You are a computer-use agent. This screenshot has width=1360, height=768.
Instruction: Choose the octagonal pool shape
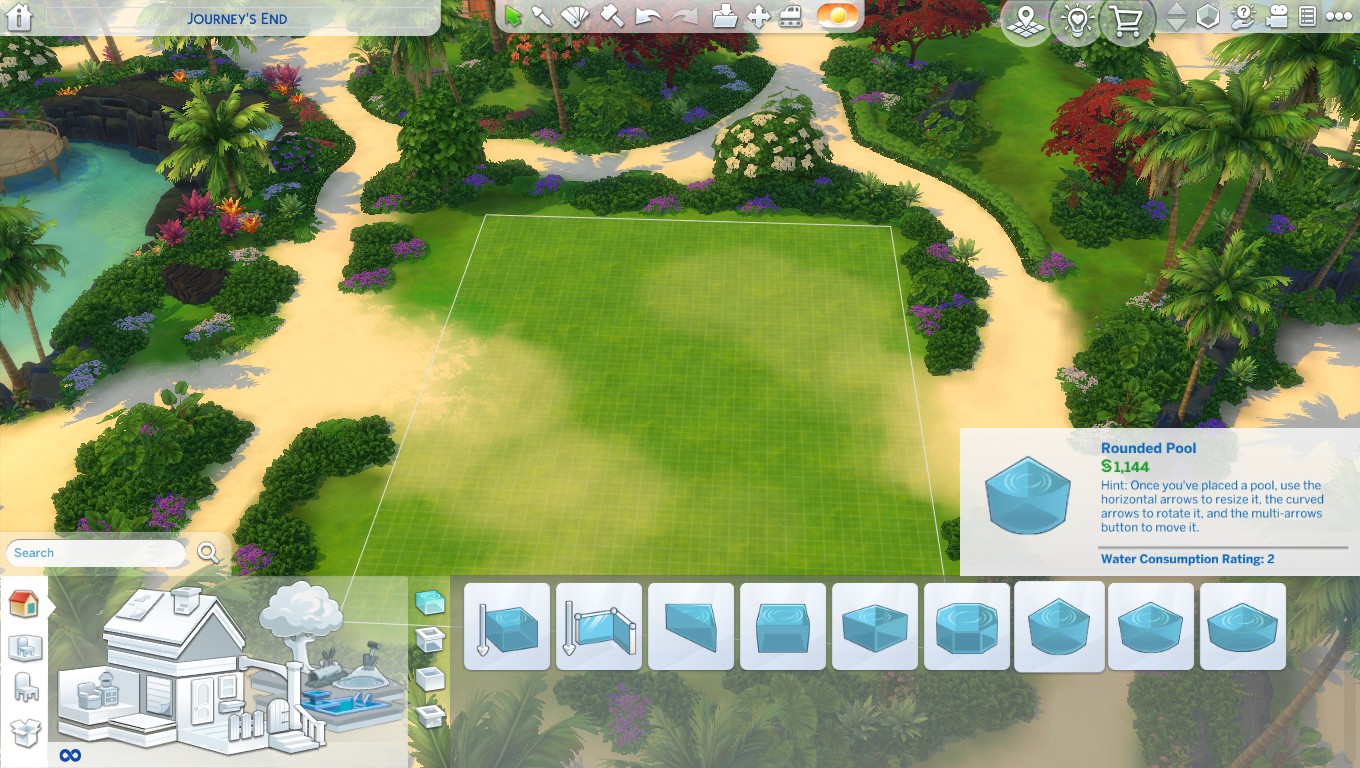(967, 627)
